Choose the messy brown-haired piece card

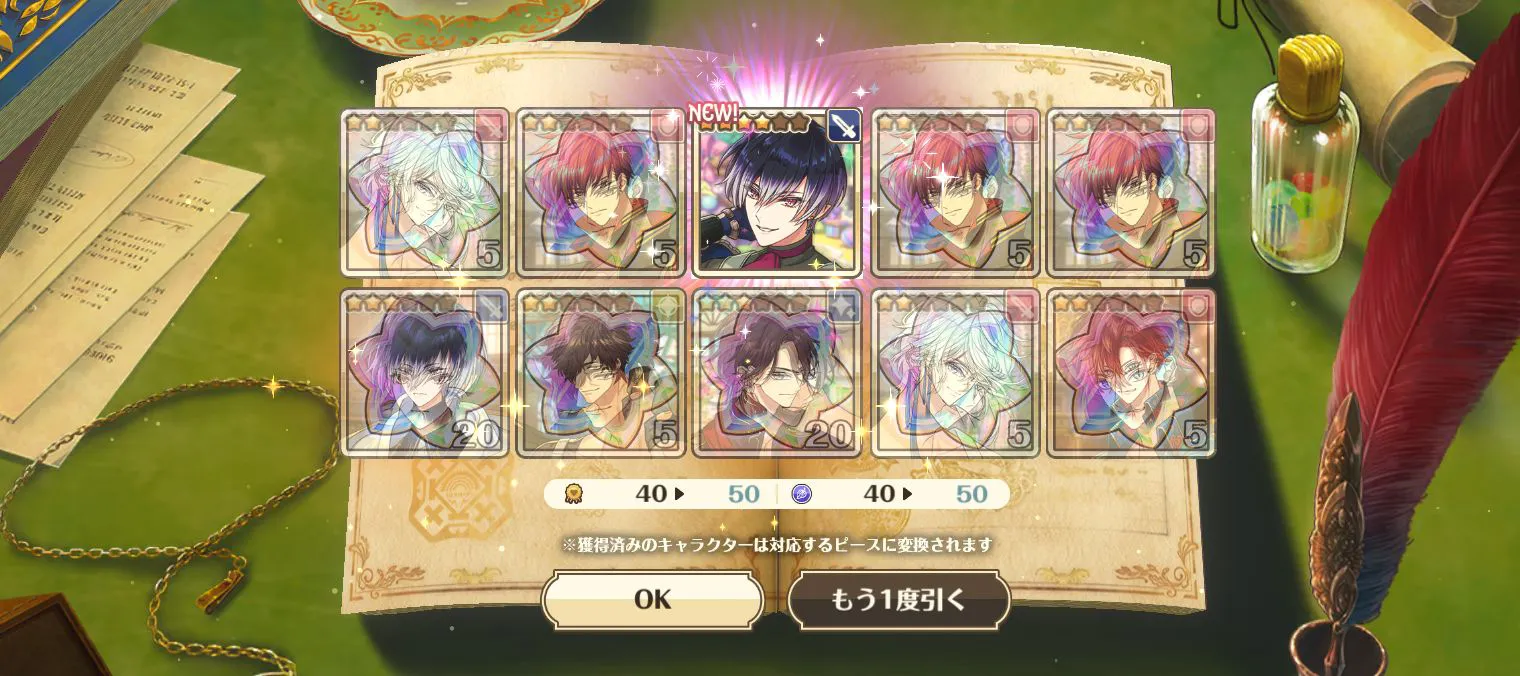(x=600, y=373)
